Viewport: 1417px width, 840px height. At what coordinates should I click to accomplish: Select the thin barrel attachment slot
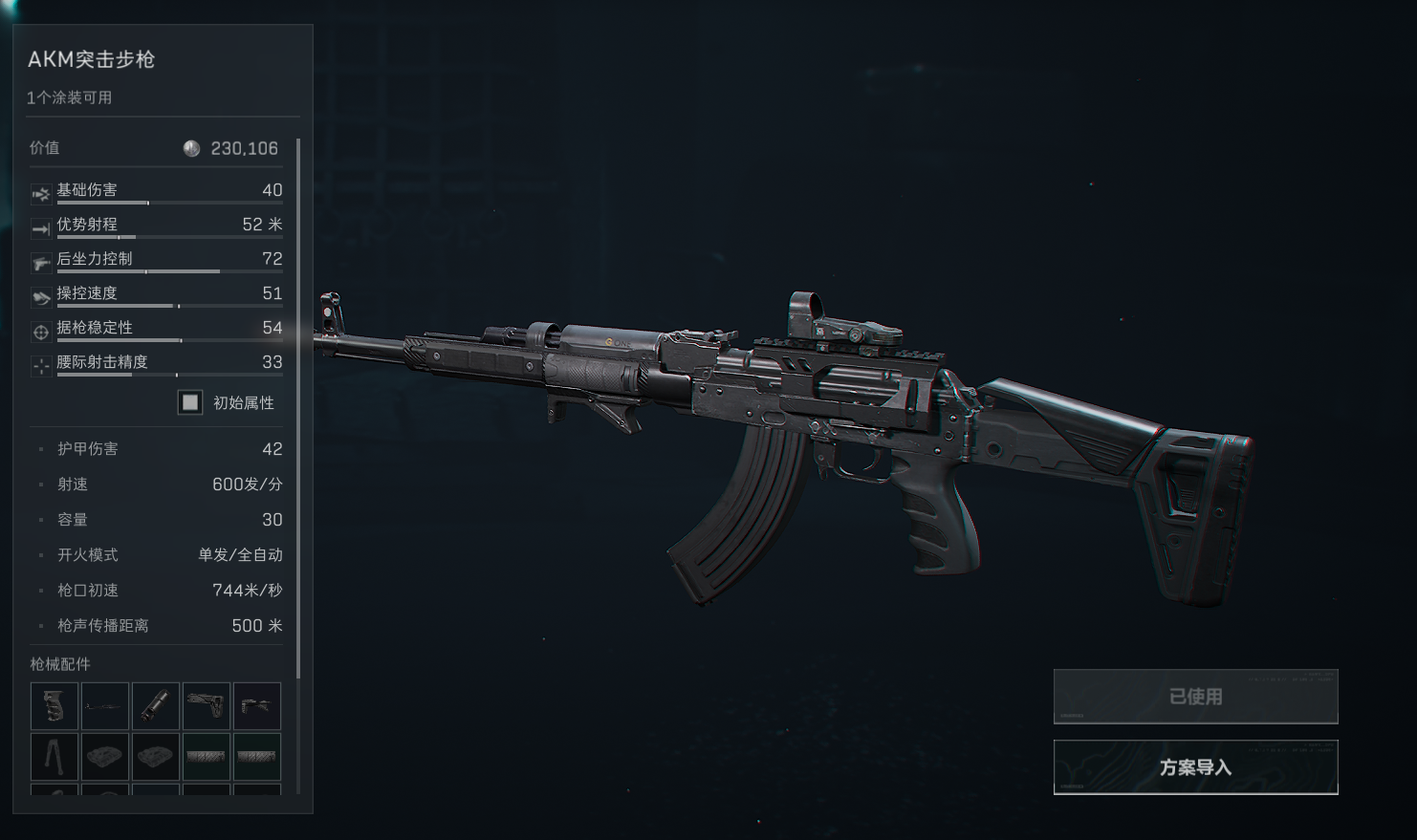pos(105,706)
